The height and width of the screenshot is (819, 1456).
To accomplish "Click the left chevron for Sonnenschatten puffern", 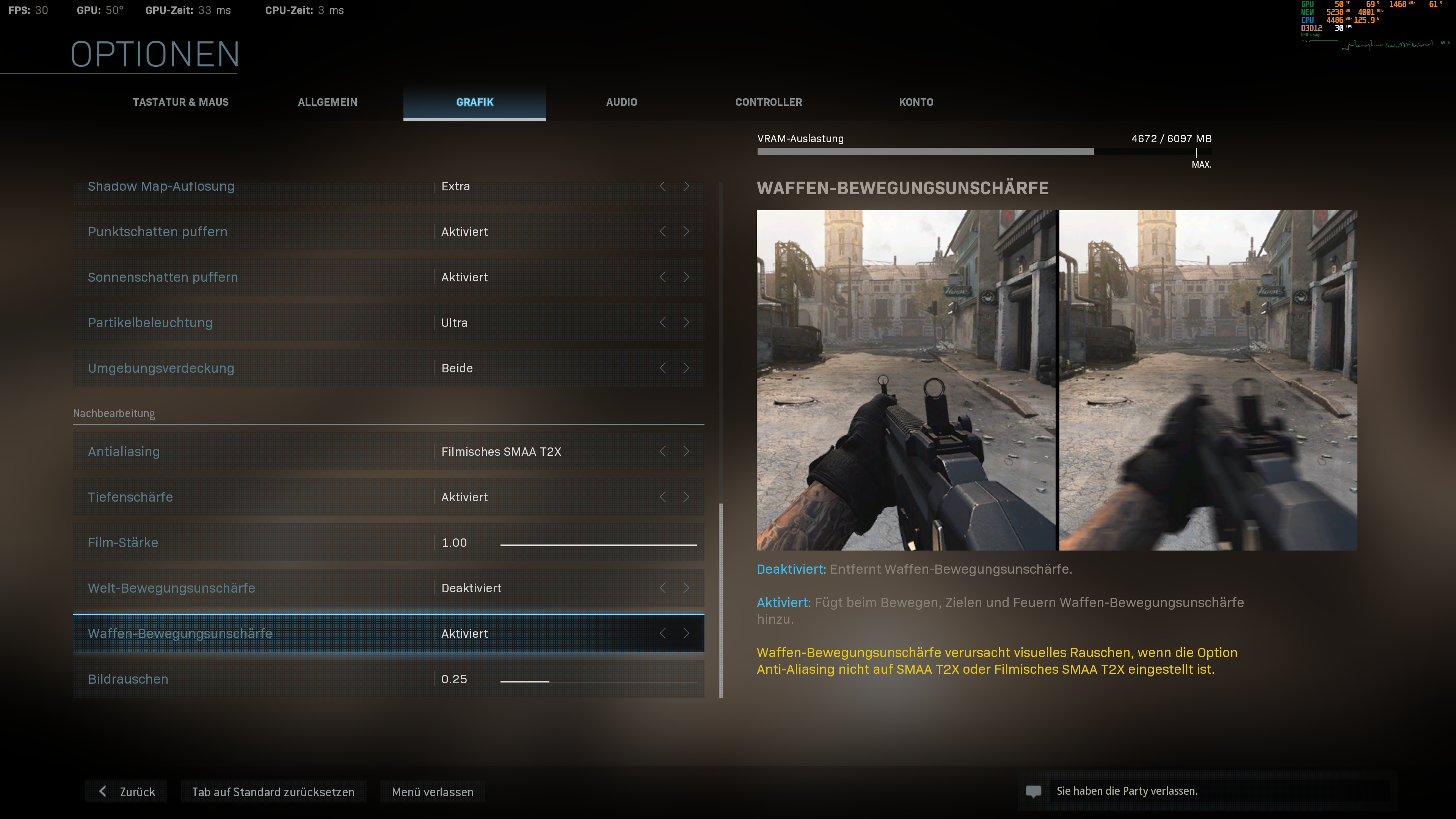I will [662, 277].
